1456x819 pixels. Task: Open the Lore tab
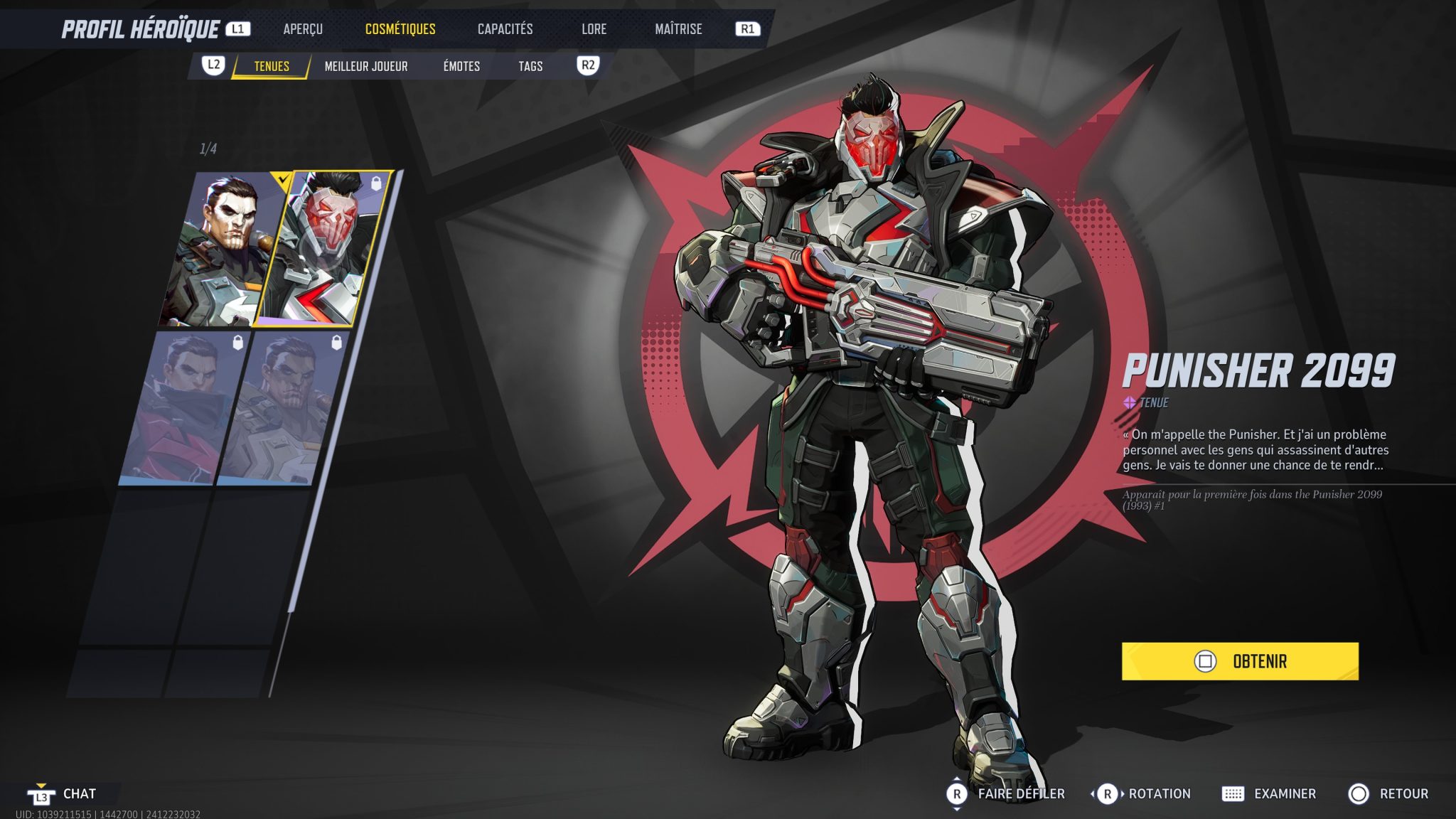coord(593,29)
